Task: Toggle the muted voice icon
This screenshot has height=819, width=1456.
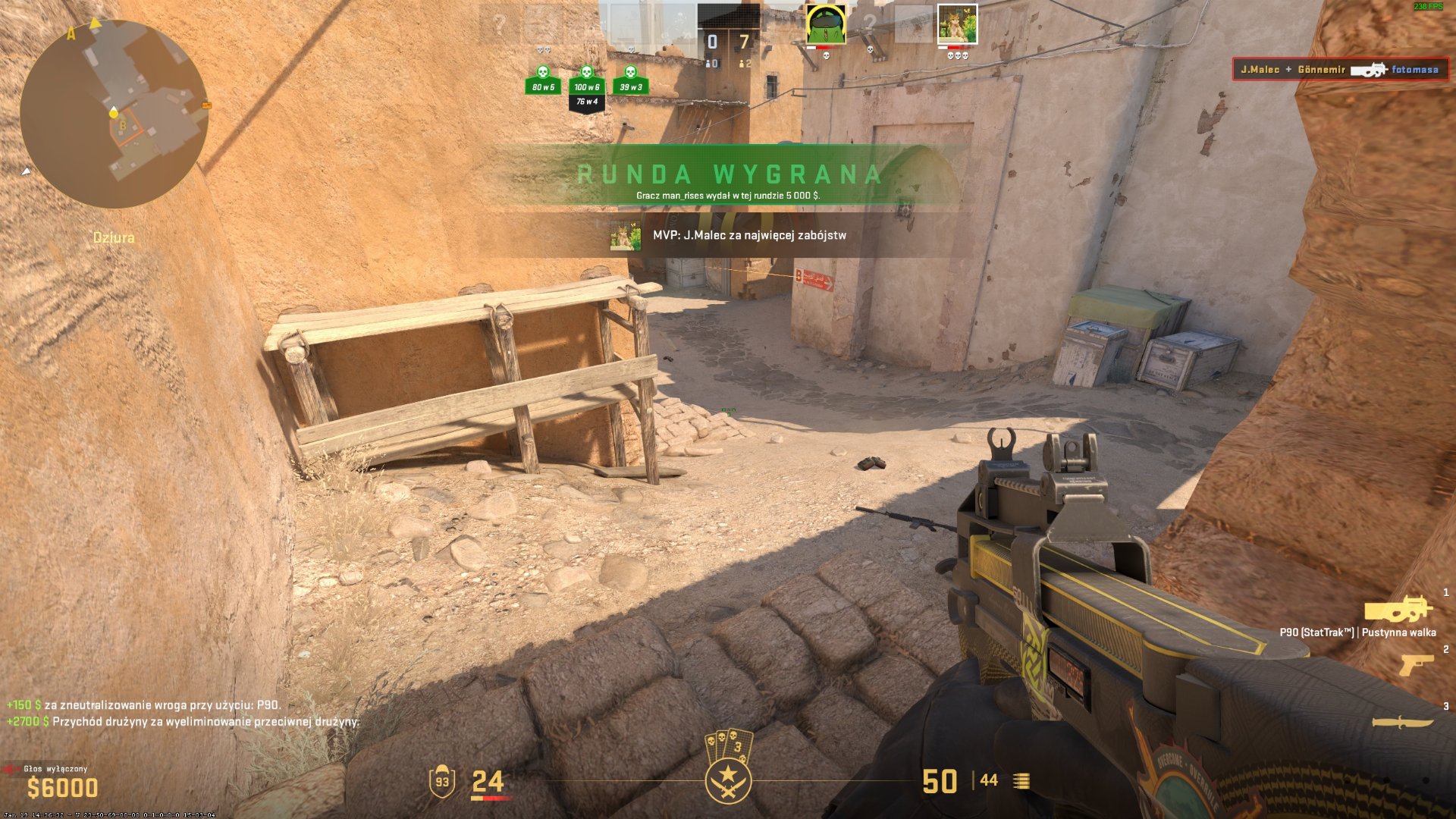Action: (11, 769)
